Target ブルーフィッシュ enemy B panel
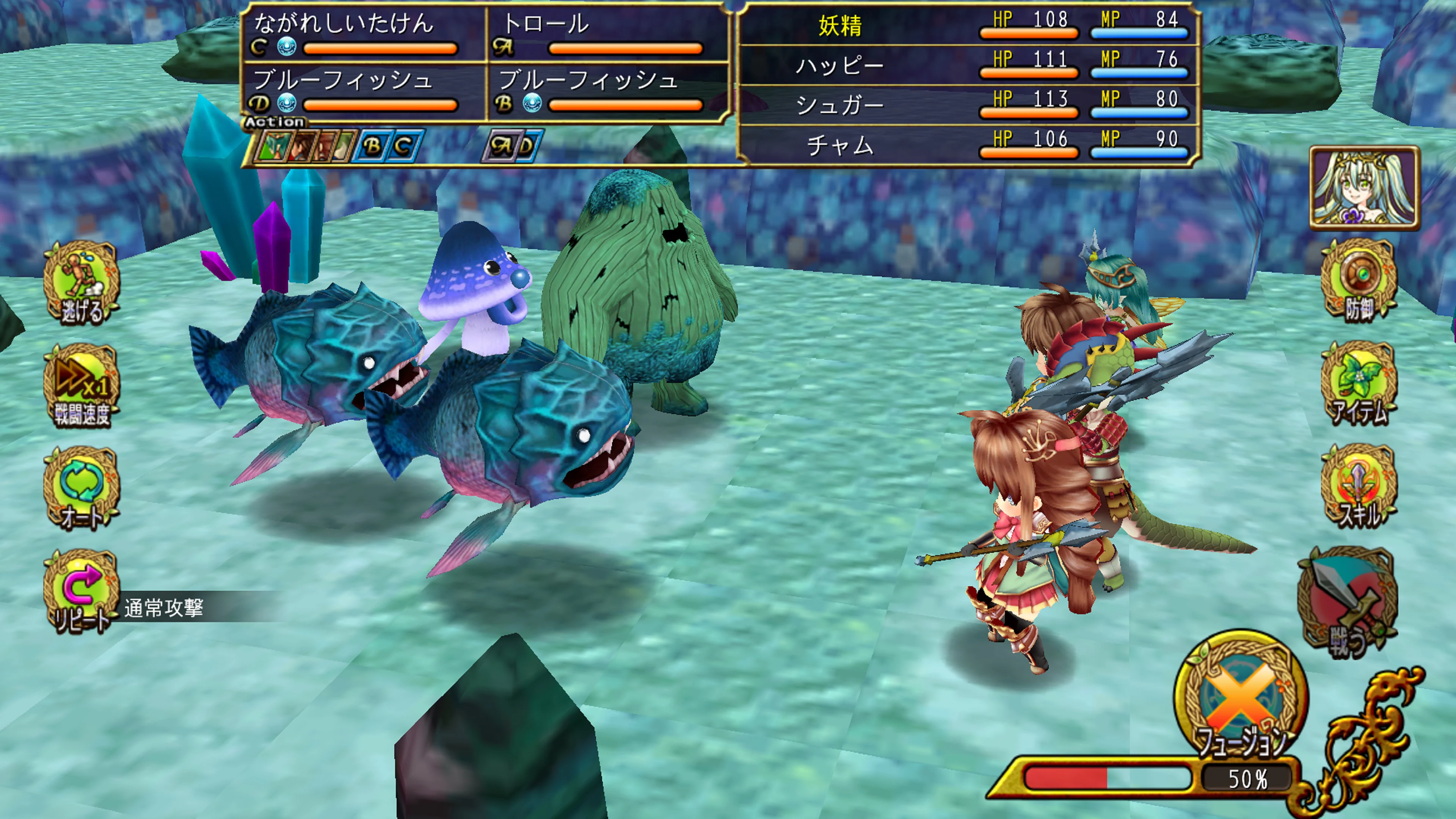1456x819 pixels. tap(607, 91)
